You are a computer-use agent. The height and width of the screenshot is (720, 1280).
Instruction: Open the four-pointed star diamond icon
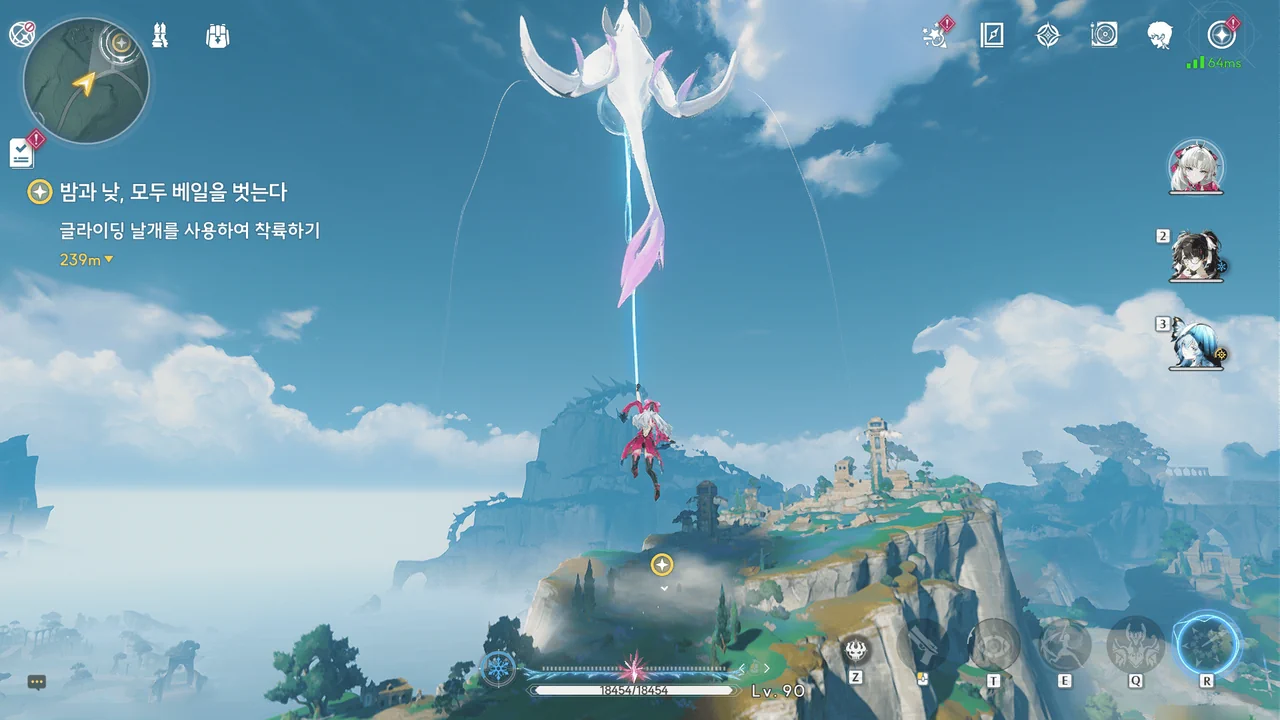1047,36
